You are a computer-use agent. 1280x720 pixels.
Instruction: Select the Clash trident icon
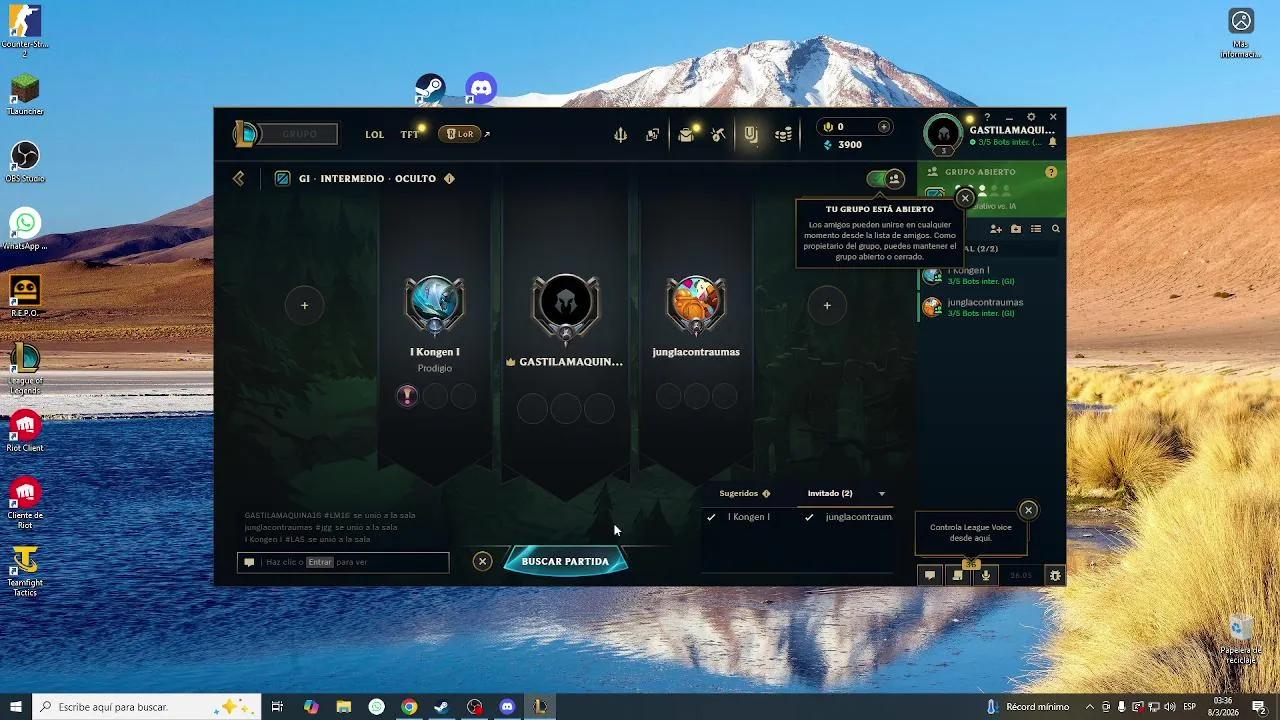pyautogui.click(x=621, y=134)
